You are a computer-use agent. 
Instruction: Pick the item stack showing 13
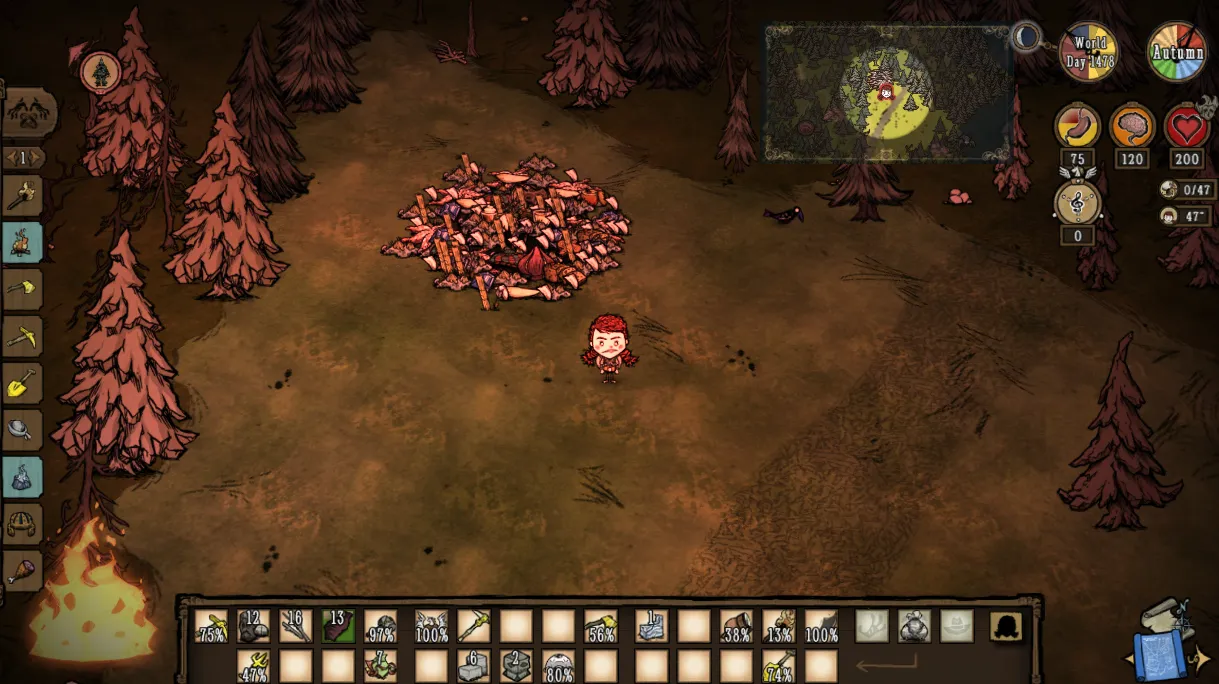point(338,626)
